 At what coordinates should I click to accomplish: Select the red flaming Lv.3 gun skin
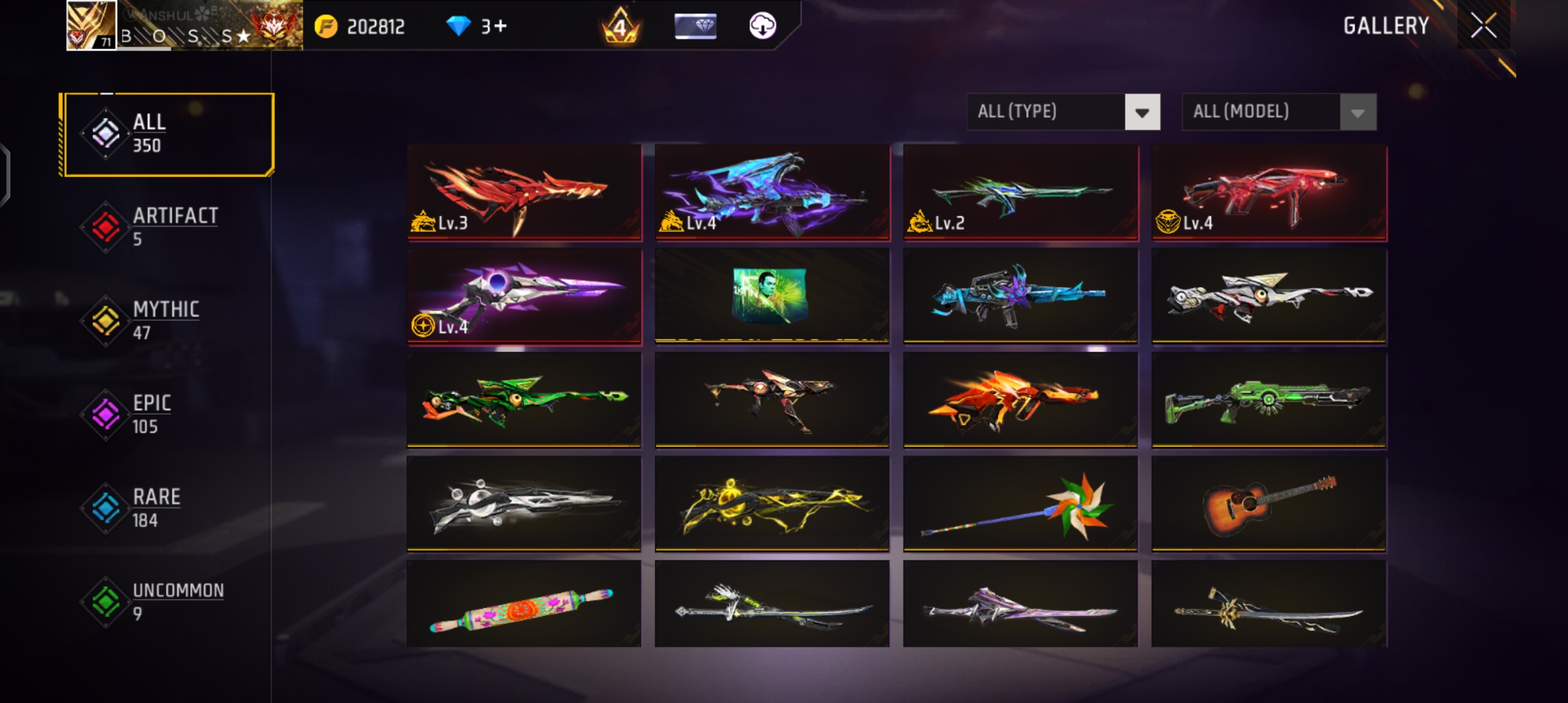click(x=524, y=193)
